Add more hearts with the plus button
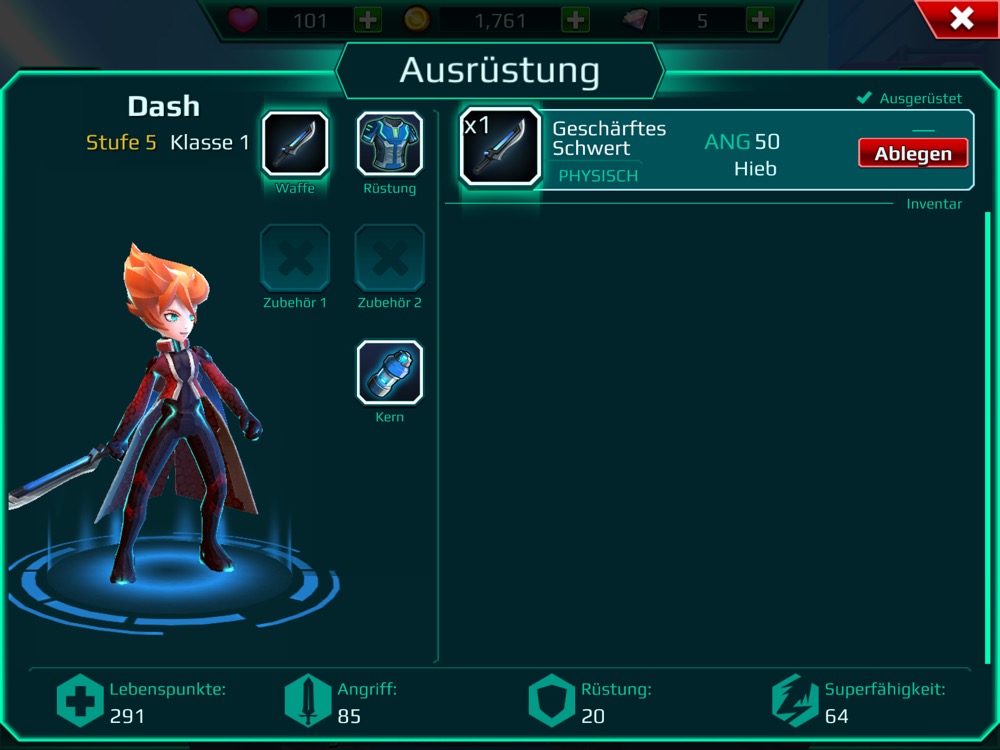The image size is (1000, 750). [368, 20]
